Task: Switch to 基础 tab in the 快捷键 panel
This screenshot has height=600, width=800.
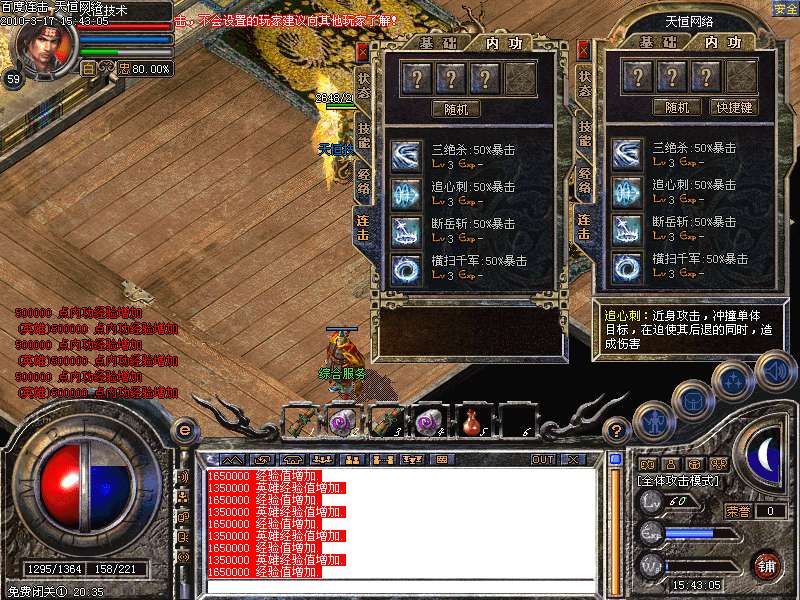Action: coord(658,42)
